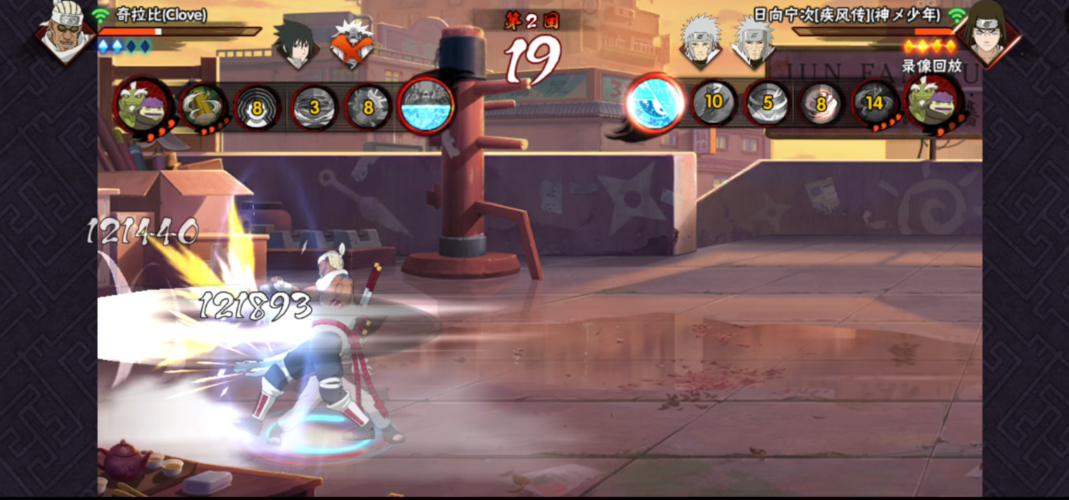Select the Sasuke teammate portrait
This screenshot has width=1069, height=500.
[x=296, y=43]
